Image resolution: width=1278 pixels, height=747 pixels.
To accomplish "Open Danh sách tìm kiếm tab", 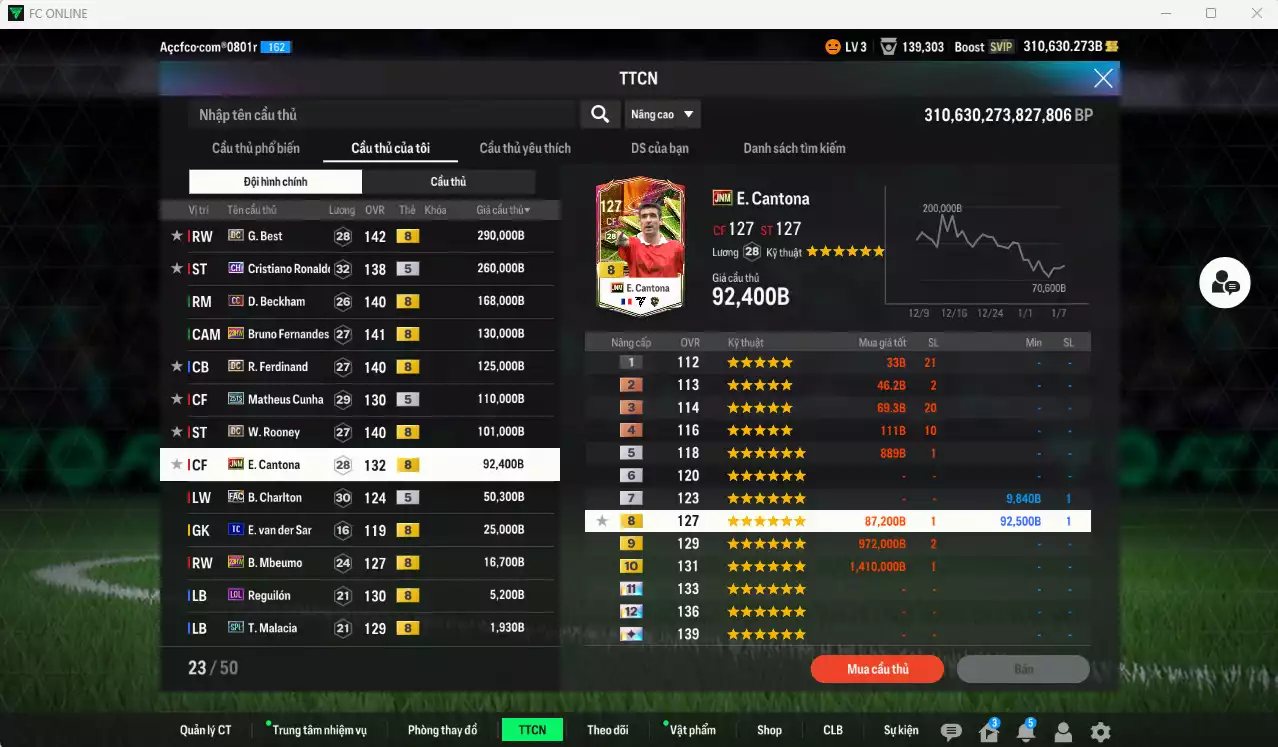I will [794, 148].
